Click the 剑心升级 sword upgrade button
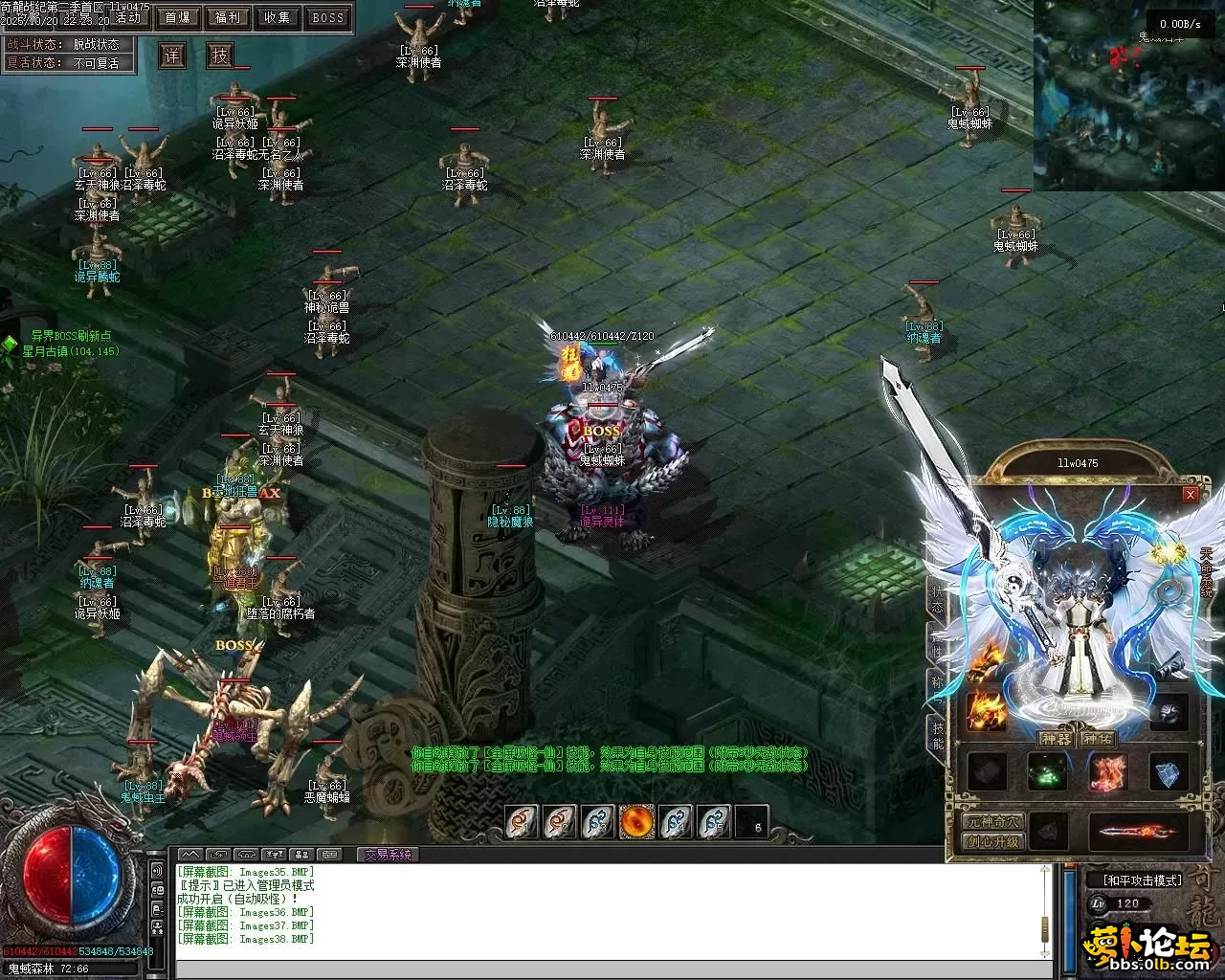This screenshot has width=1225, height=980. click(x=992, y=842)
